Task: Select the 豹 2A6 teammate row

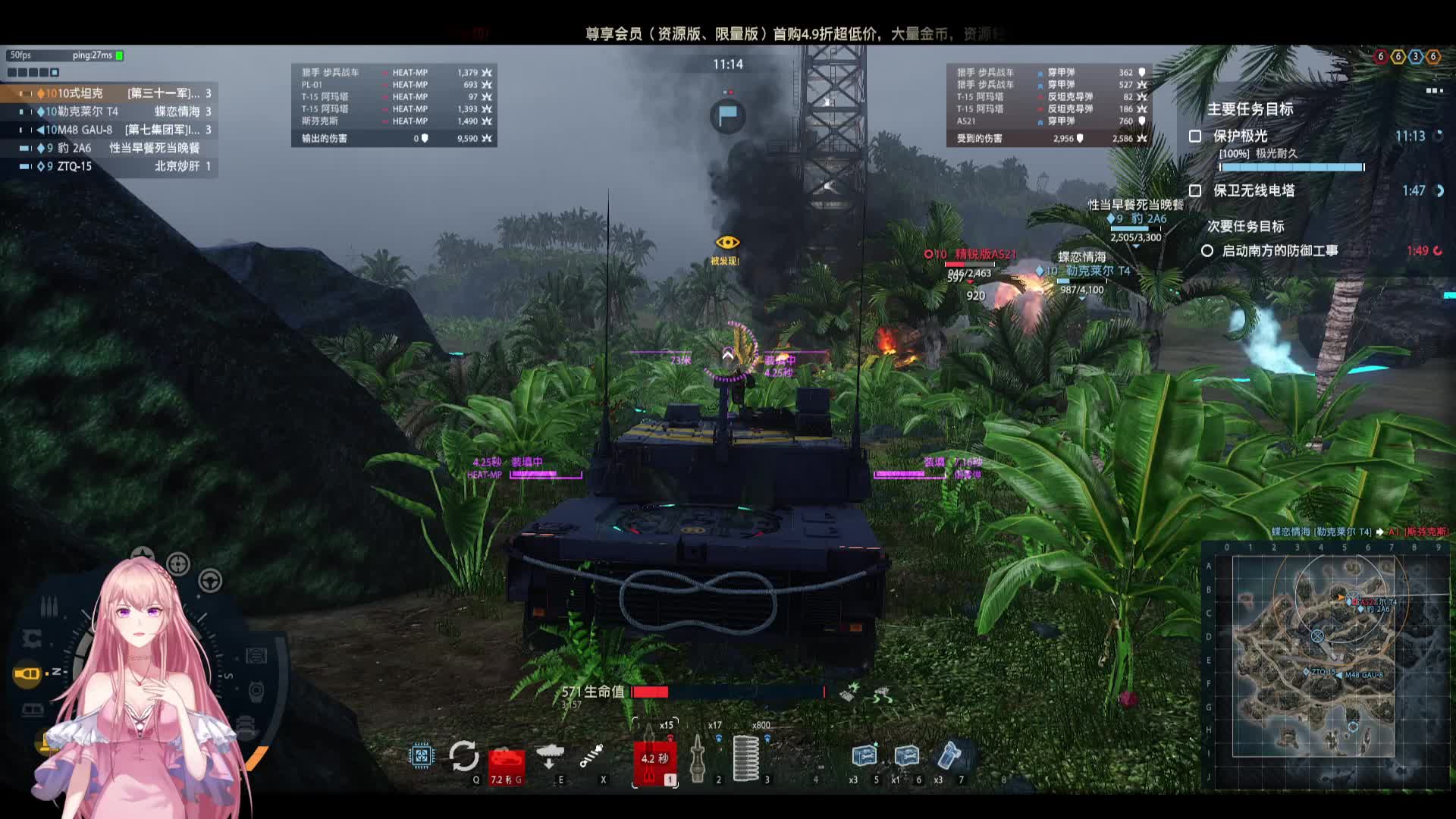Action: (x=114, y=148)
